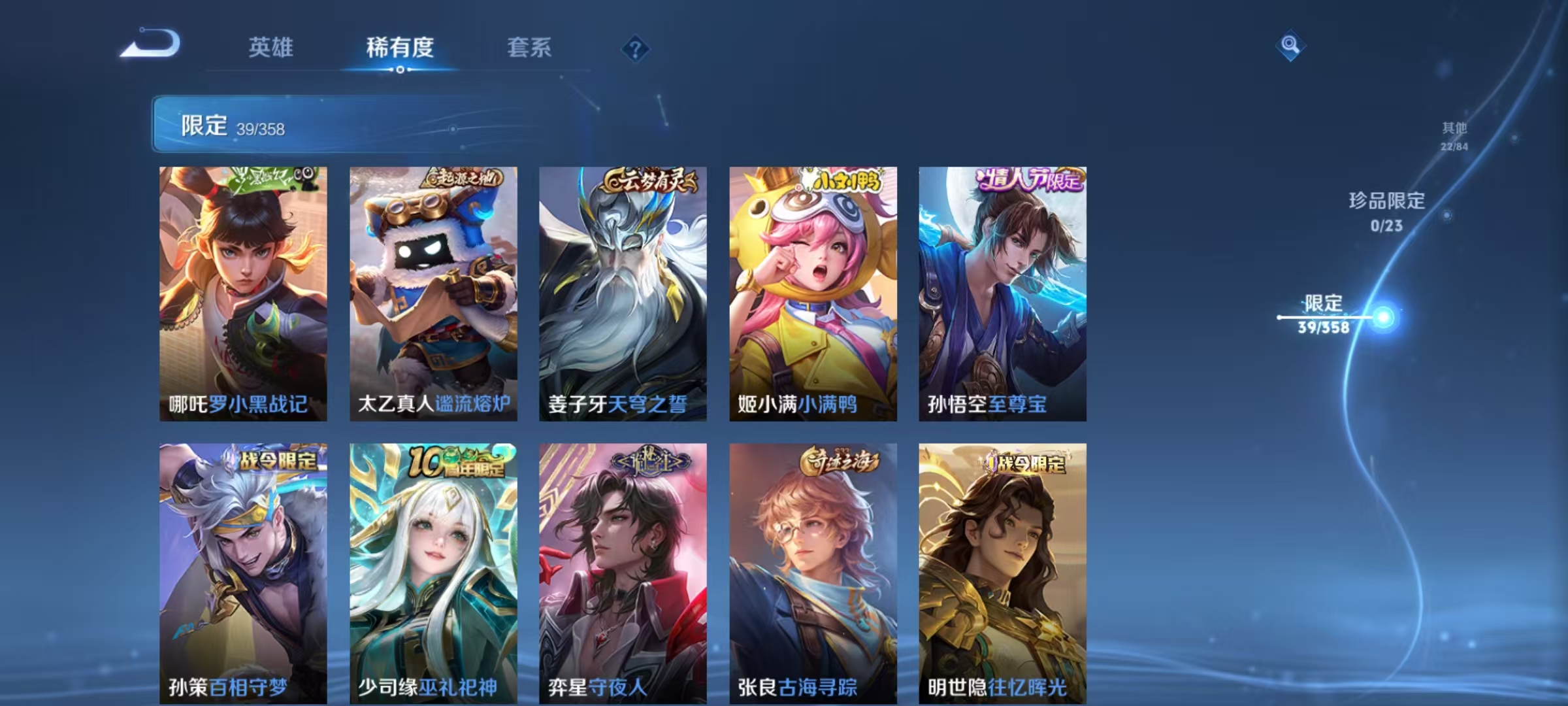The width and height of the screenshot is (1568, 706).
Task: Switch to the 套系 tab
Action: [x=529, y=46]
